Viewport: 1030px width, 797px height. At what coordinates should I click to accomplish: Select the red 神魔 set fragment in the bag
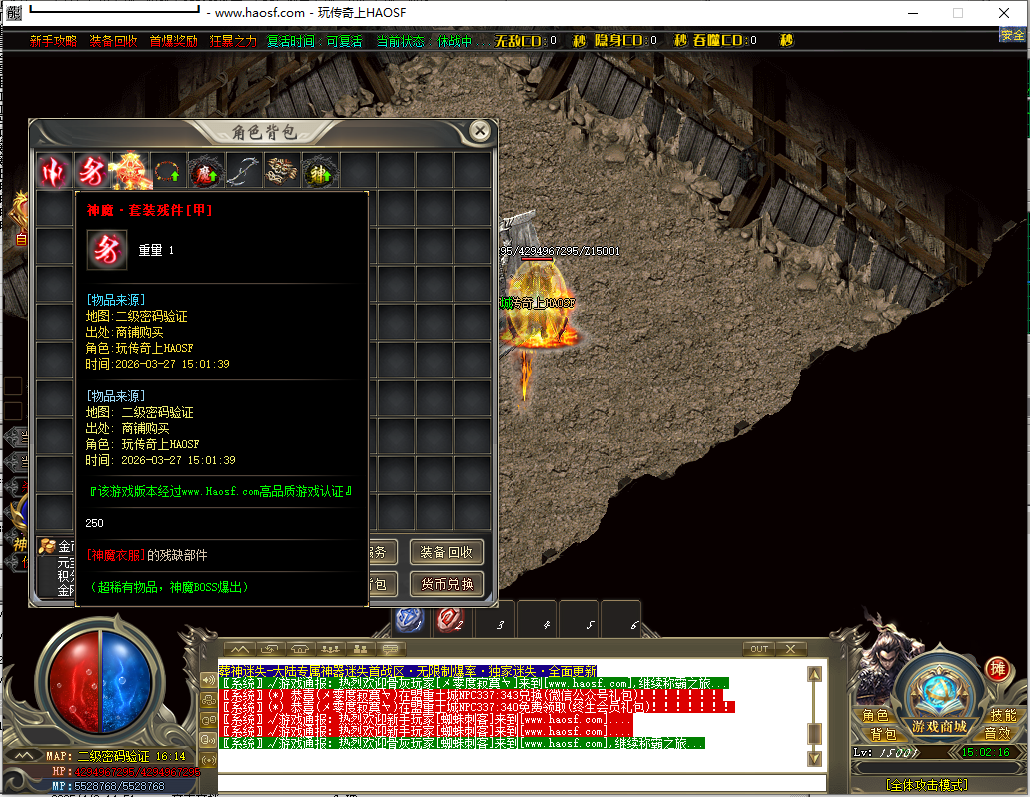tap(92, 171)
